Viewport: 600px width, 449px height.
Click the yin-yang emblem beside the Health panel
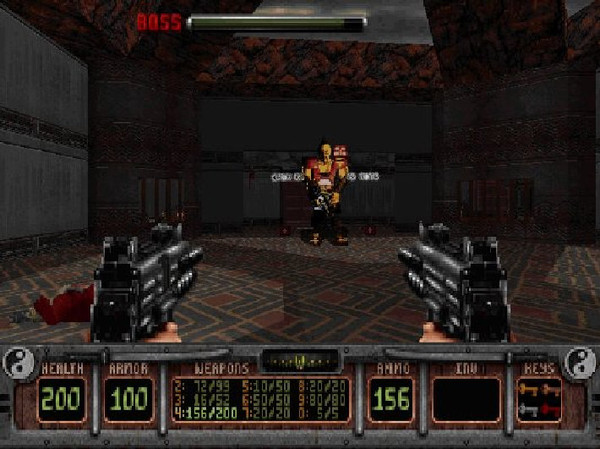click(19, 365)
